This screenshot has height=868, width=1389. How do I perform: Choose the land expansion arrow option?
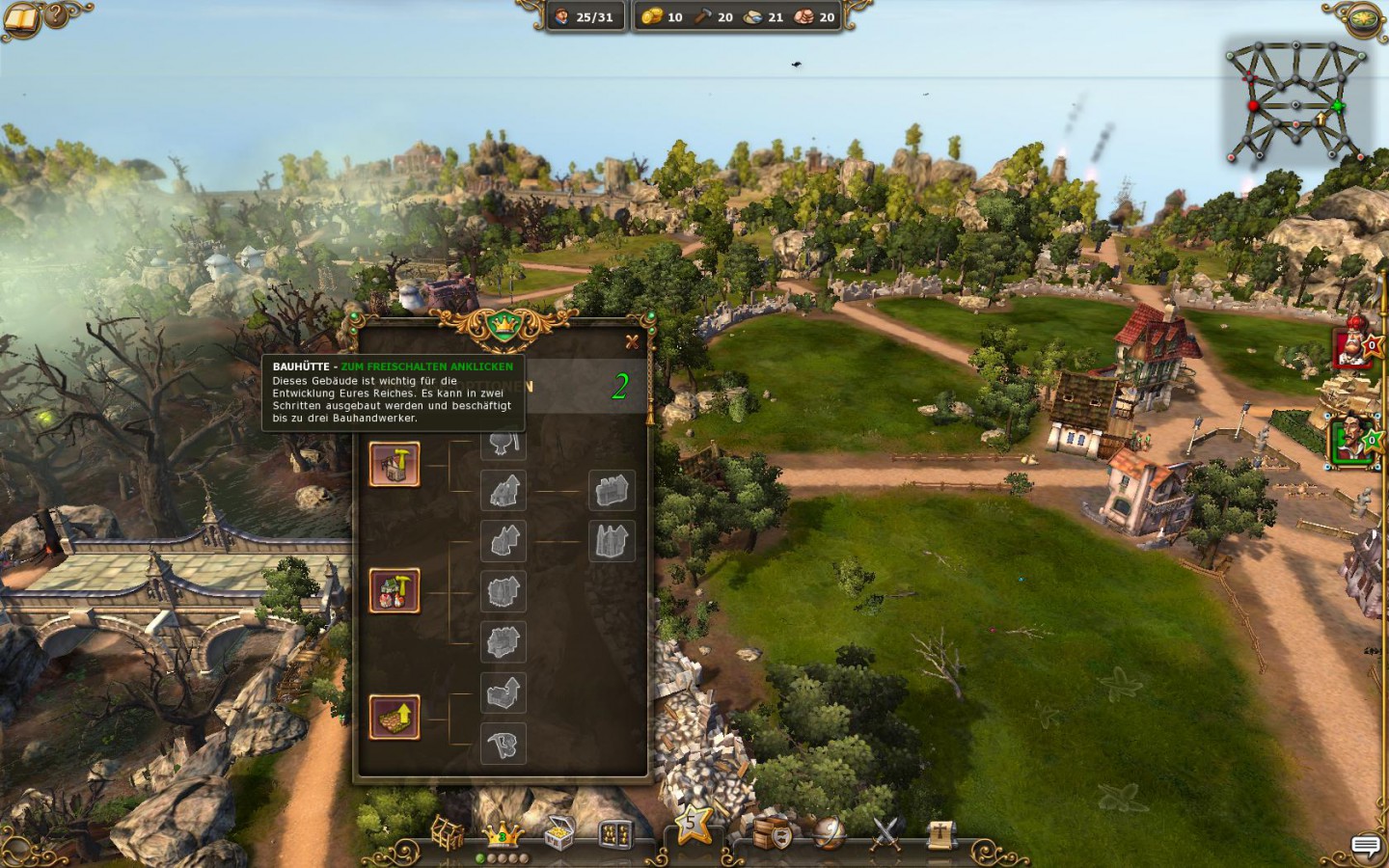(395, 718)
